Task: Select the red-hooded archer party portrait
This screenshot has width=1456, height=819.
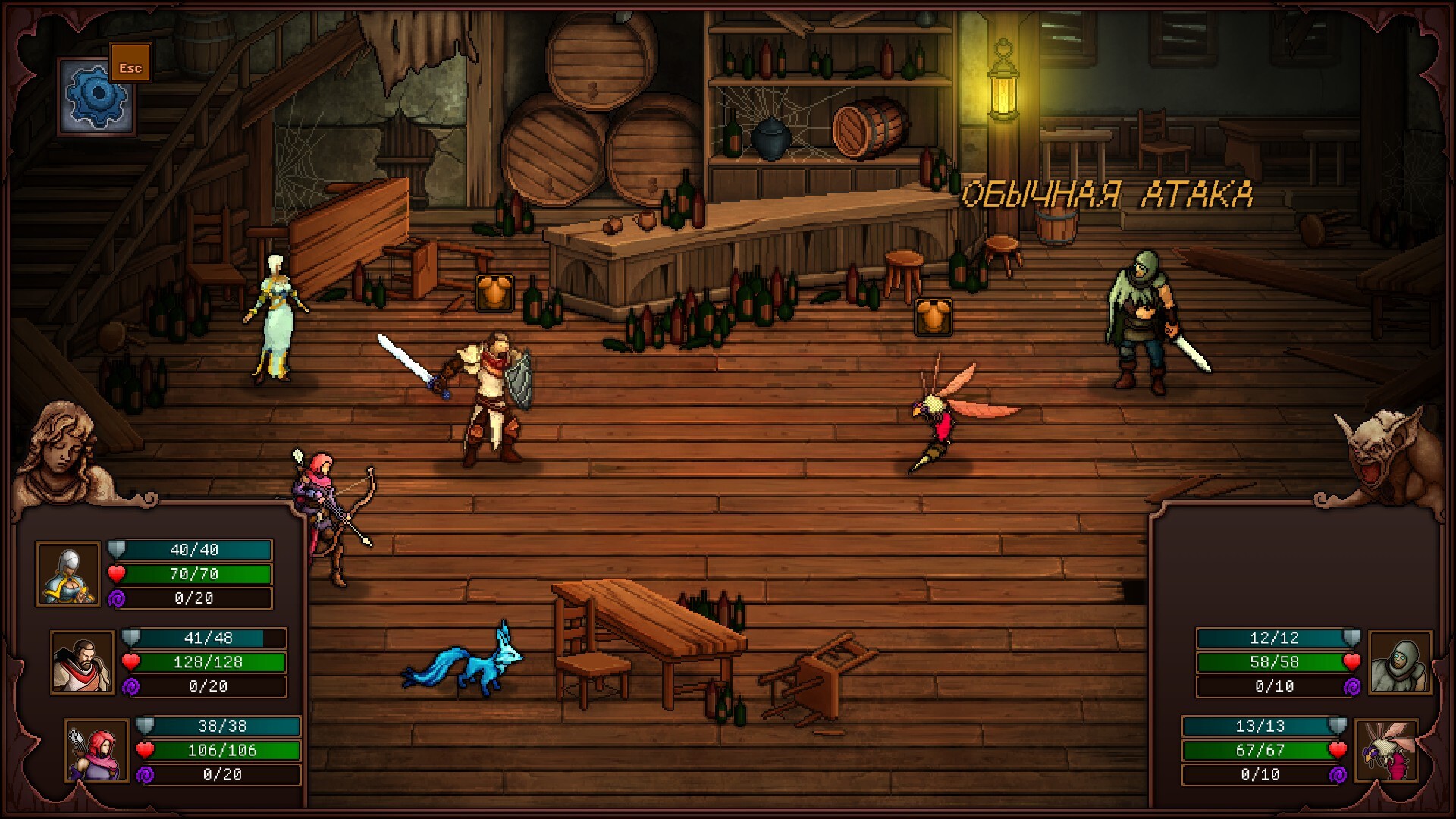Action: click(96, 751)
